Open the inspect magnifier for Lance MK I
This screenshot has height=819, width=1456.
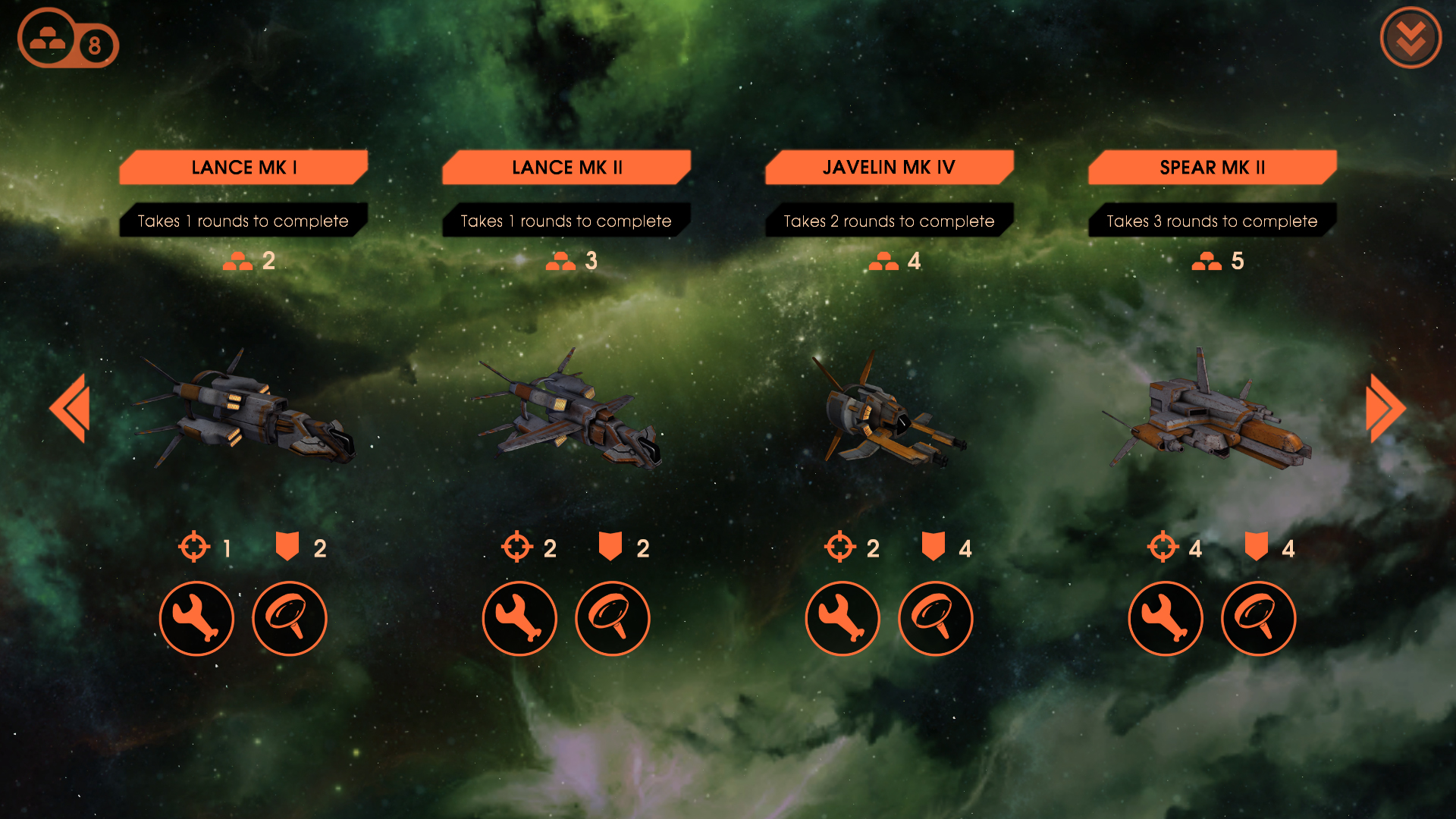coord(290,618)
